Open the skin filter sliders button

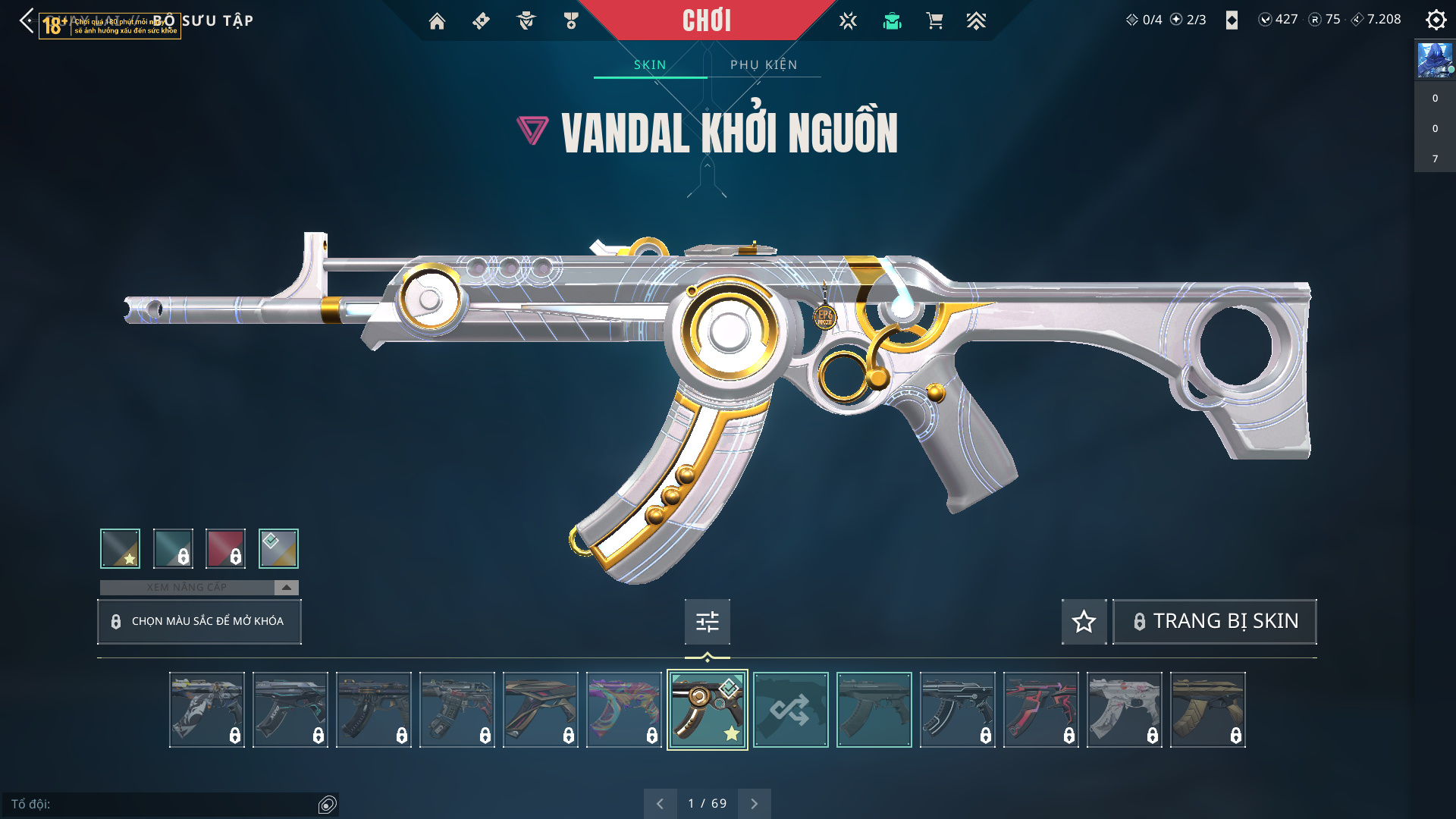point(707,622)
